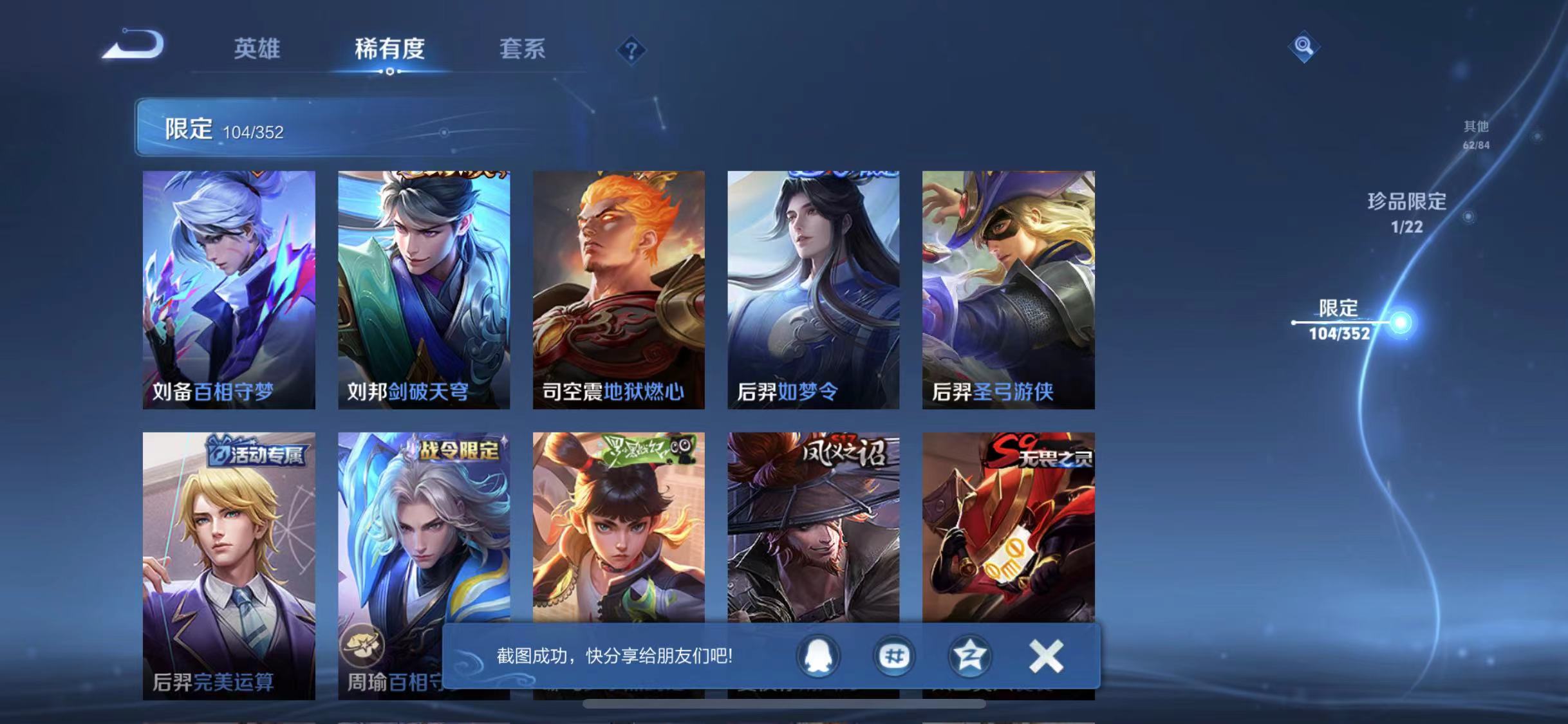
Task: Share screenshot via the hashtag channel icon
Action: (x=893, y=657)
